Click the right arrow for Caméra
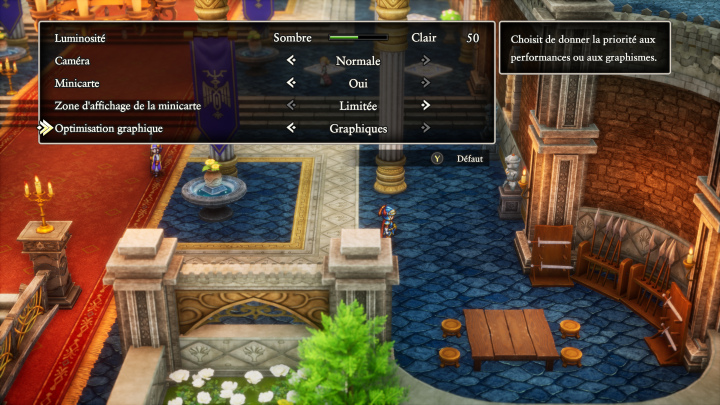Screen dimensions: 720x405 426,60
